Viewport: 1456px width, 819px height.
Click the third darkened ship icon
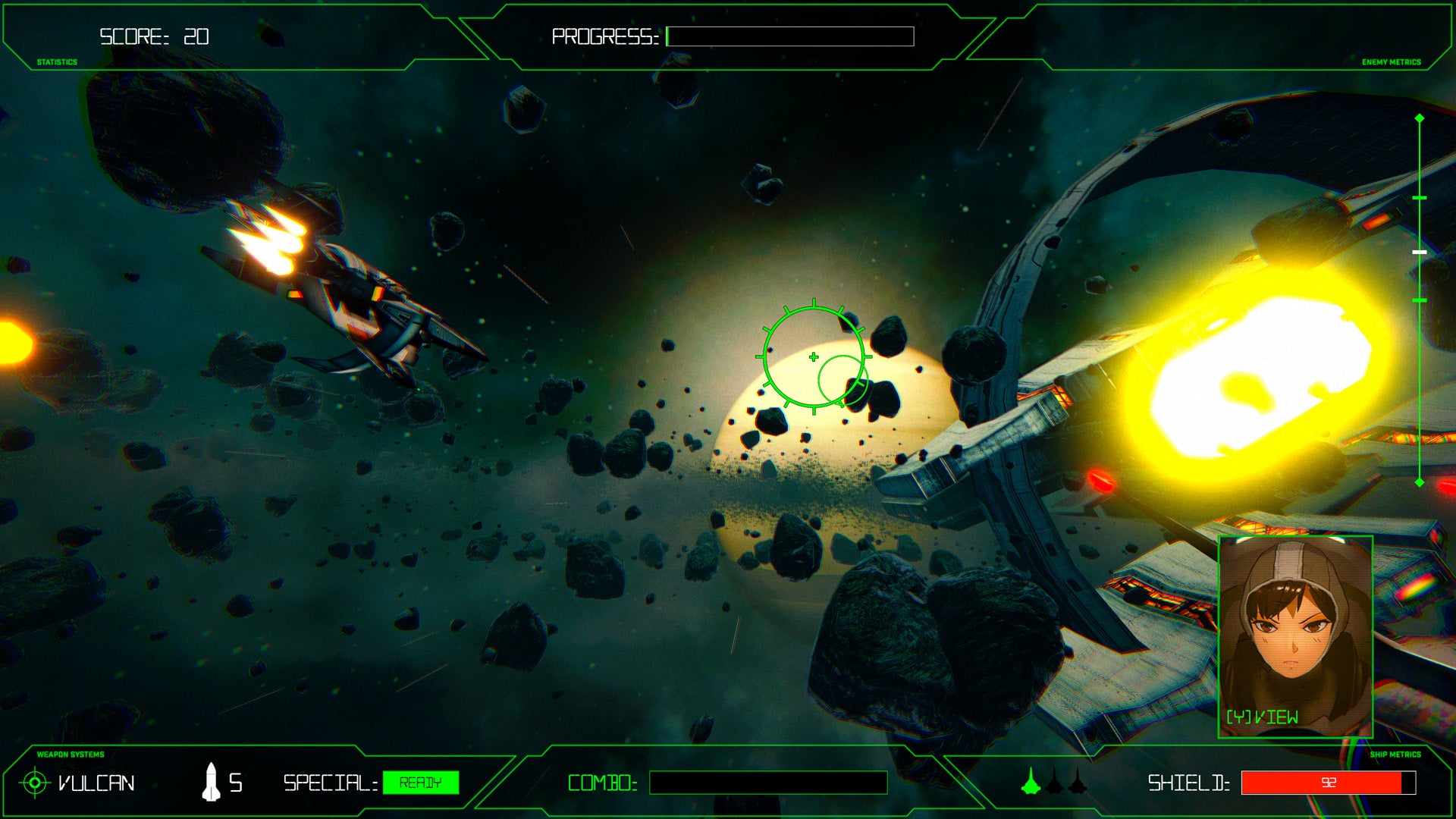[1078, 785]
